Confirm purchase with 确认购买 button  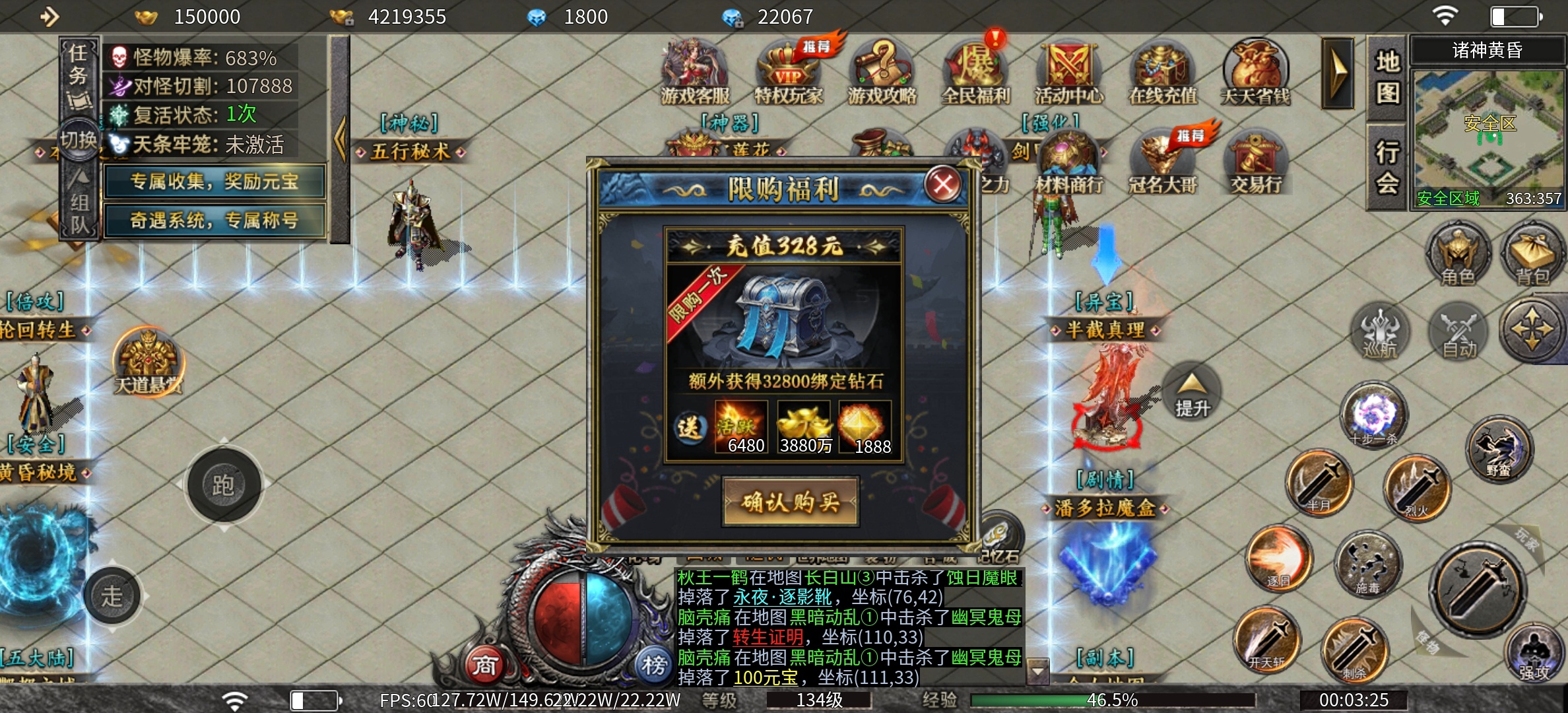click(x=791, y=502)
